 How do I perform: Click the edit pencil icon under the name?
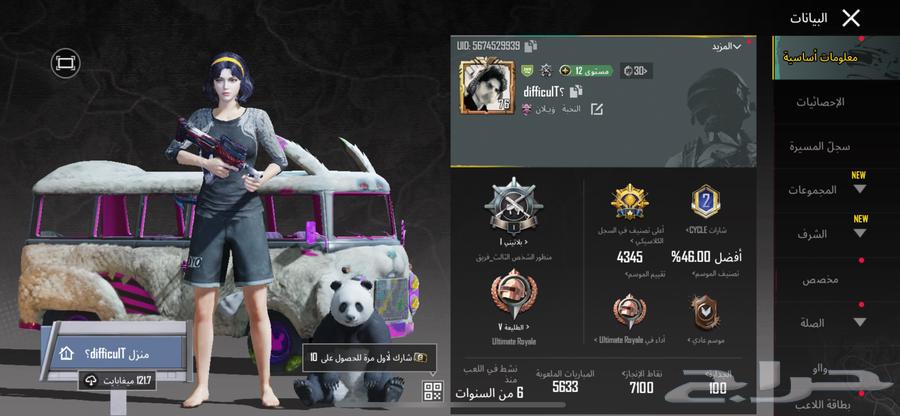[597, 108]
